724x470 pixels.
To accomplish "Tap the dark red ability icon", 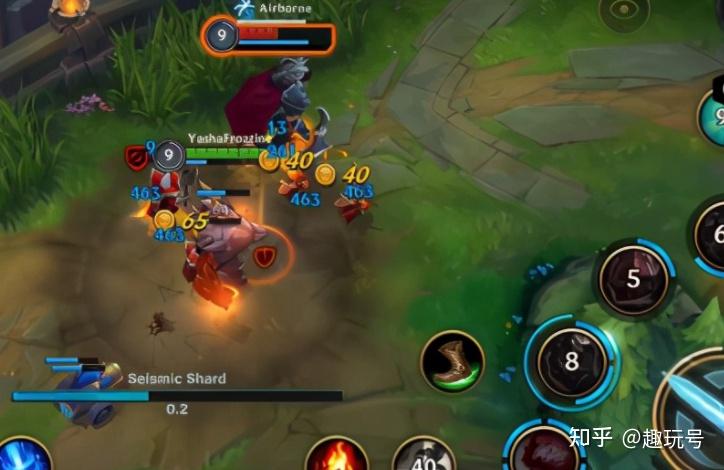I will [543, 450].
